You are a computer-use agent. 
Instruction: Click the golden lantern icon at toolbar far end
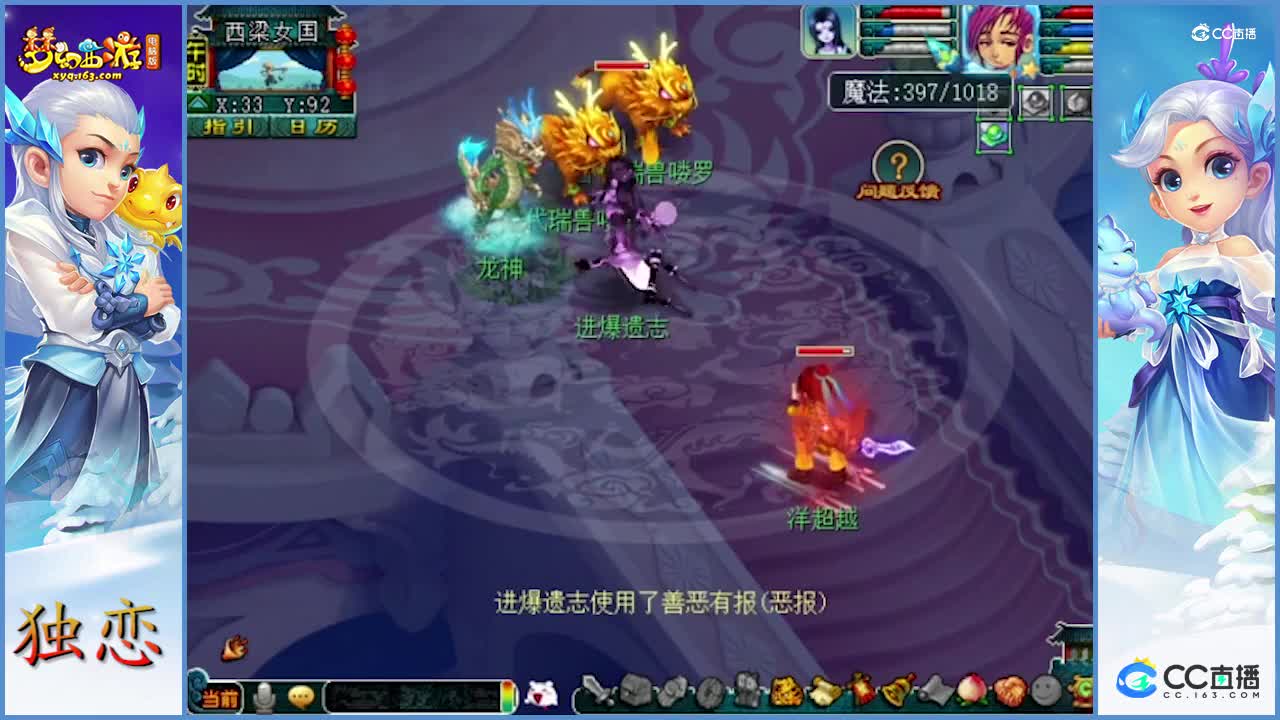(1083, 688)
